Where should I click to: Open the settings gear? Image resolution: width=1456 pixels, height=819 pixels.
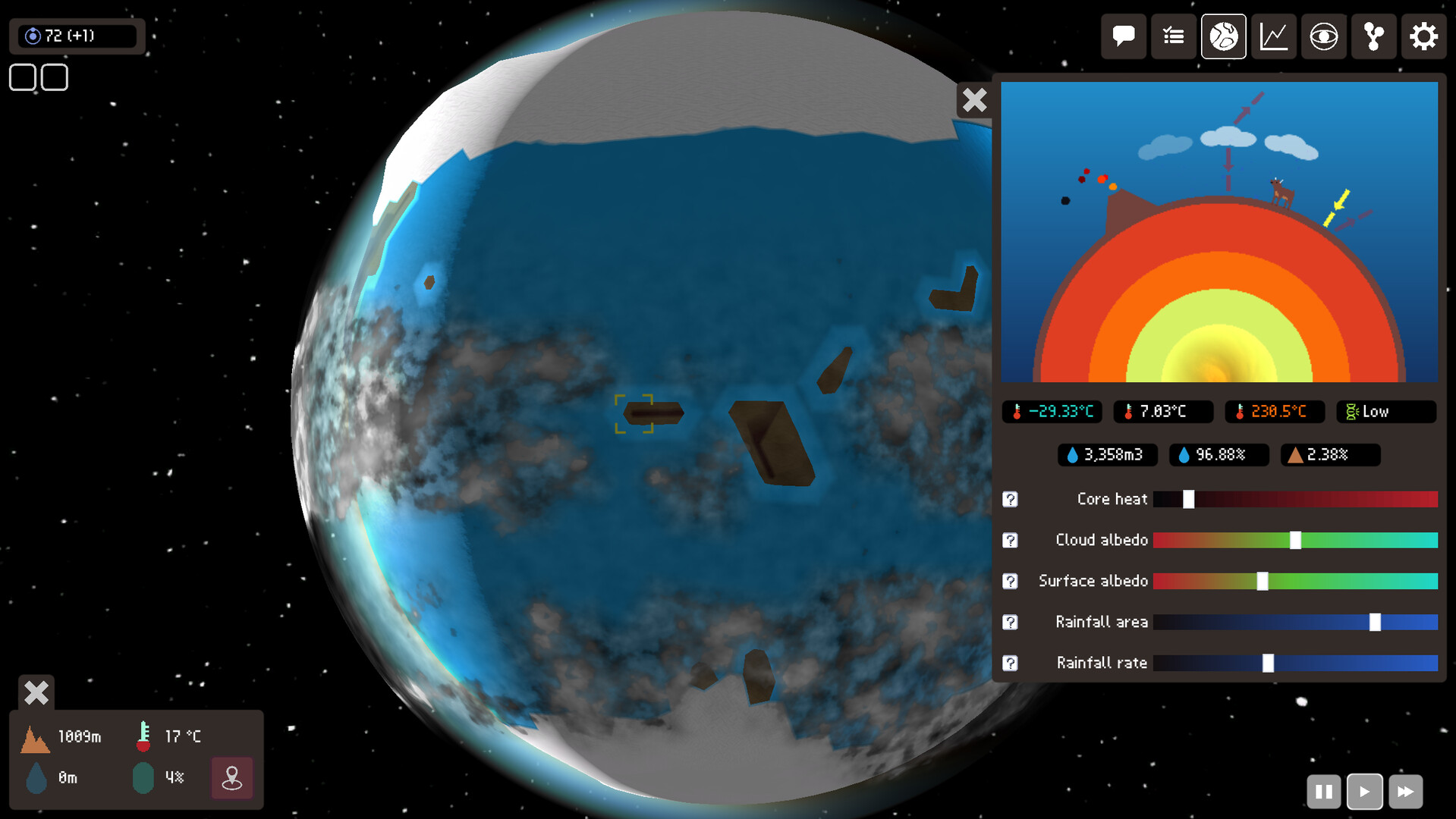point(1423,36)
